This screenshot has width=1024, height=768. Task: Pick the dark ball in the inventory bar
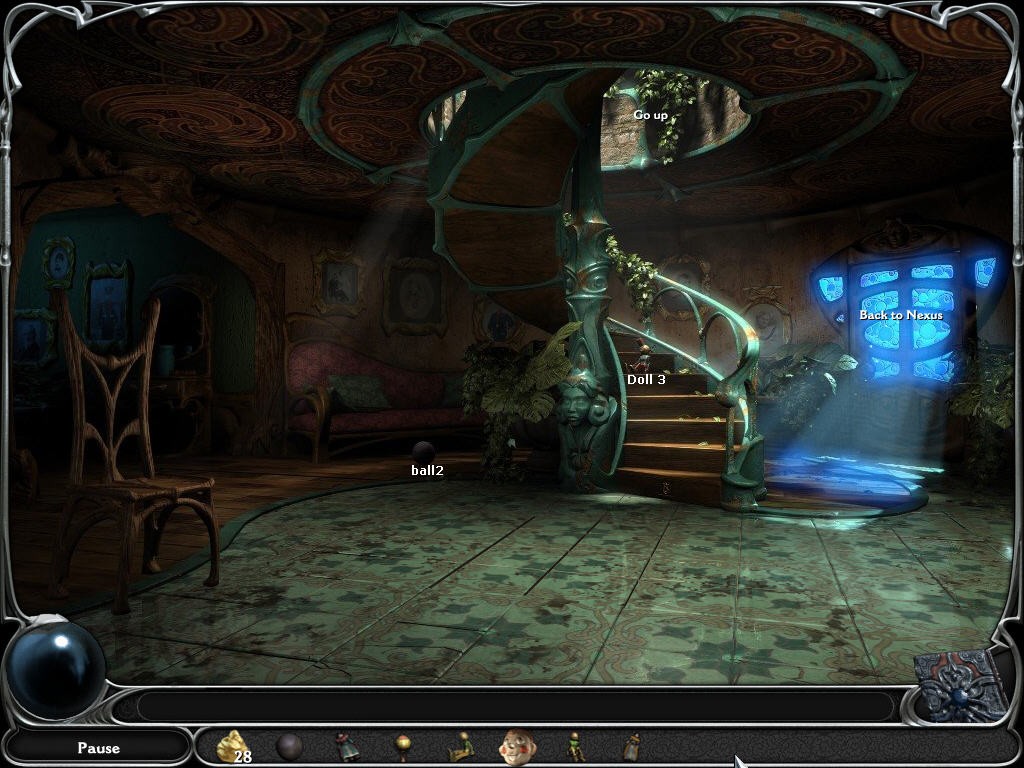(x=290, y=746)
